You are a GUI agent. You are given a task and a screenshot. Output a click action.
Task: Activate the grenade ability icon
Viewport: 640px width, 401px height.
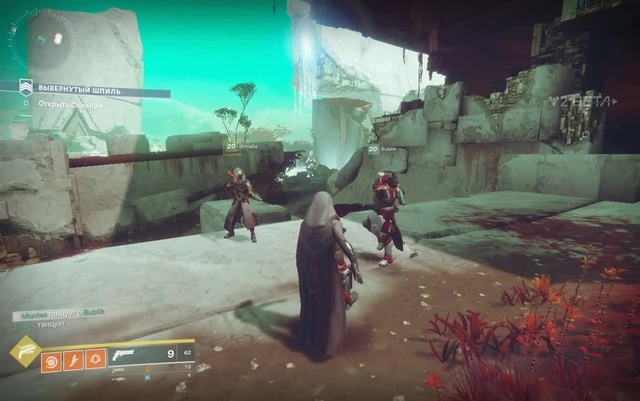click(51, 359)
